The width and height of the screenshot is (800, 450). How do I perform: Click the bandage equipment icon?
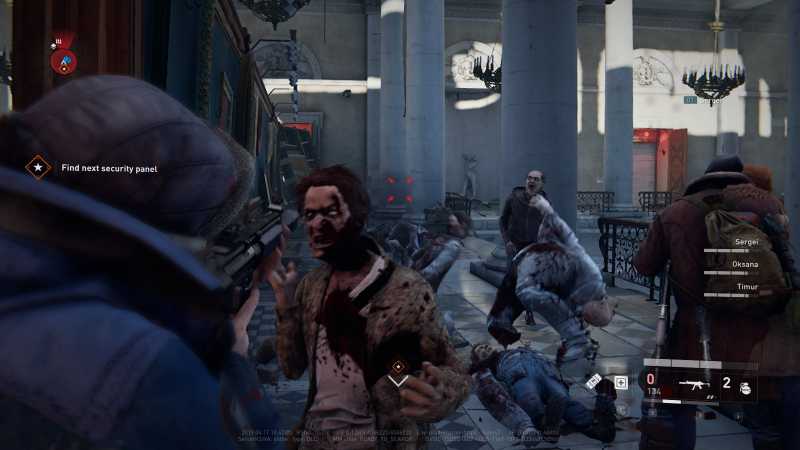pyautogui.click(x=594, y=380)
